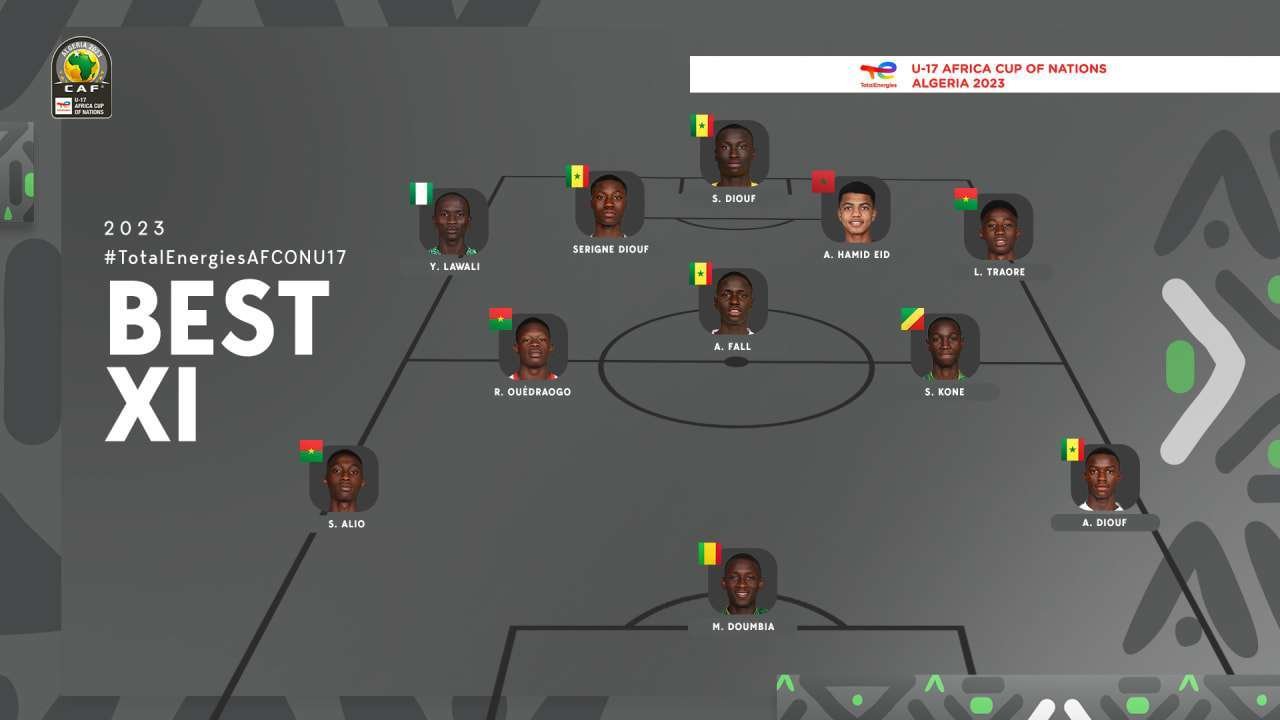Viewport: 1280px width, 720px height.
Task: Select A. Diouf's player card
Action: 1104,477
